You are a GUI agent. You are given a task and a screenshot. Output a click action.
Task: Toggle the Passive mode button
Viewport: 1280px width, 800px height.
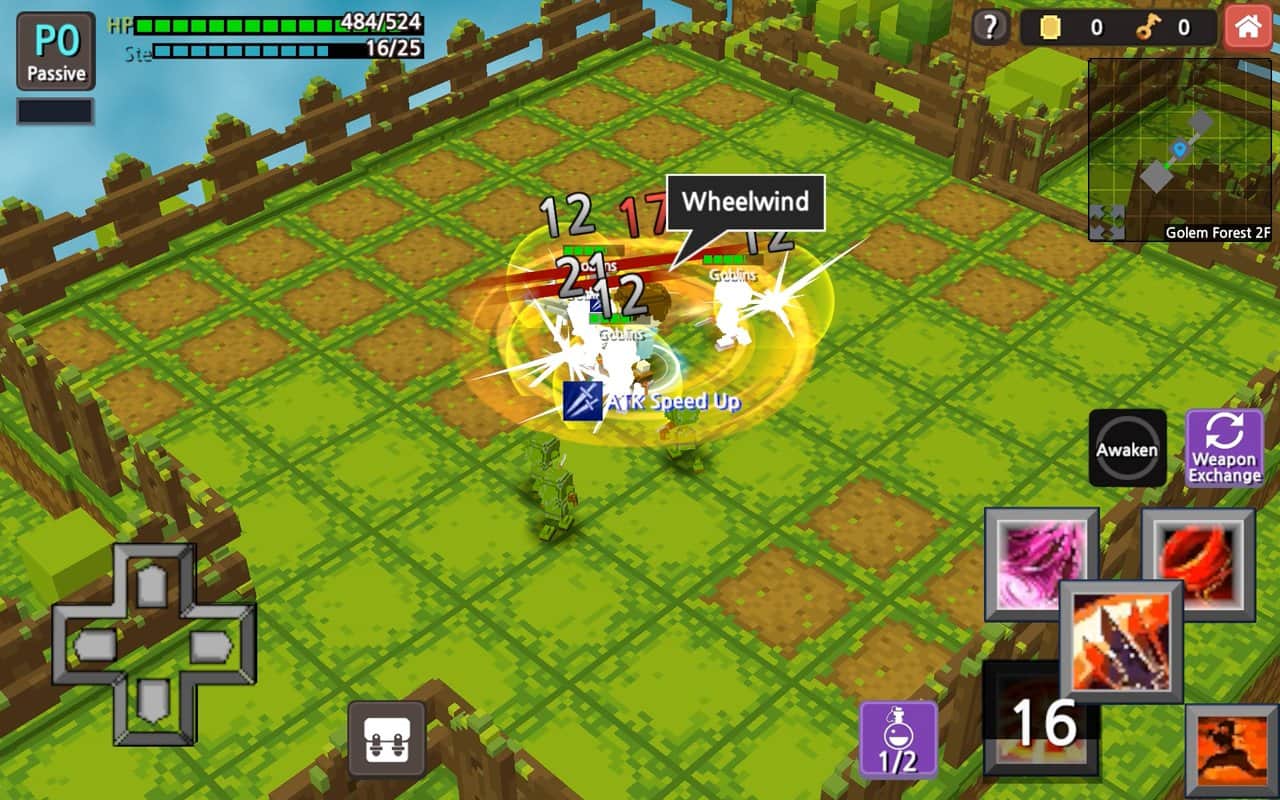pos(56,52)
